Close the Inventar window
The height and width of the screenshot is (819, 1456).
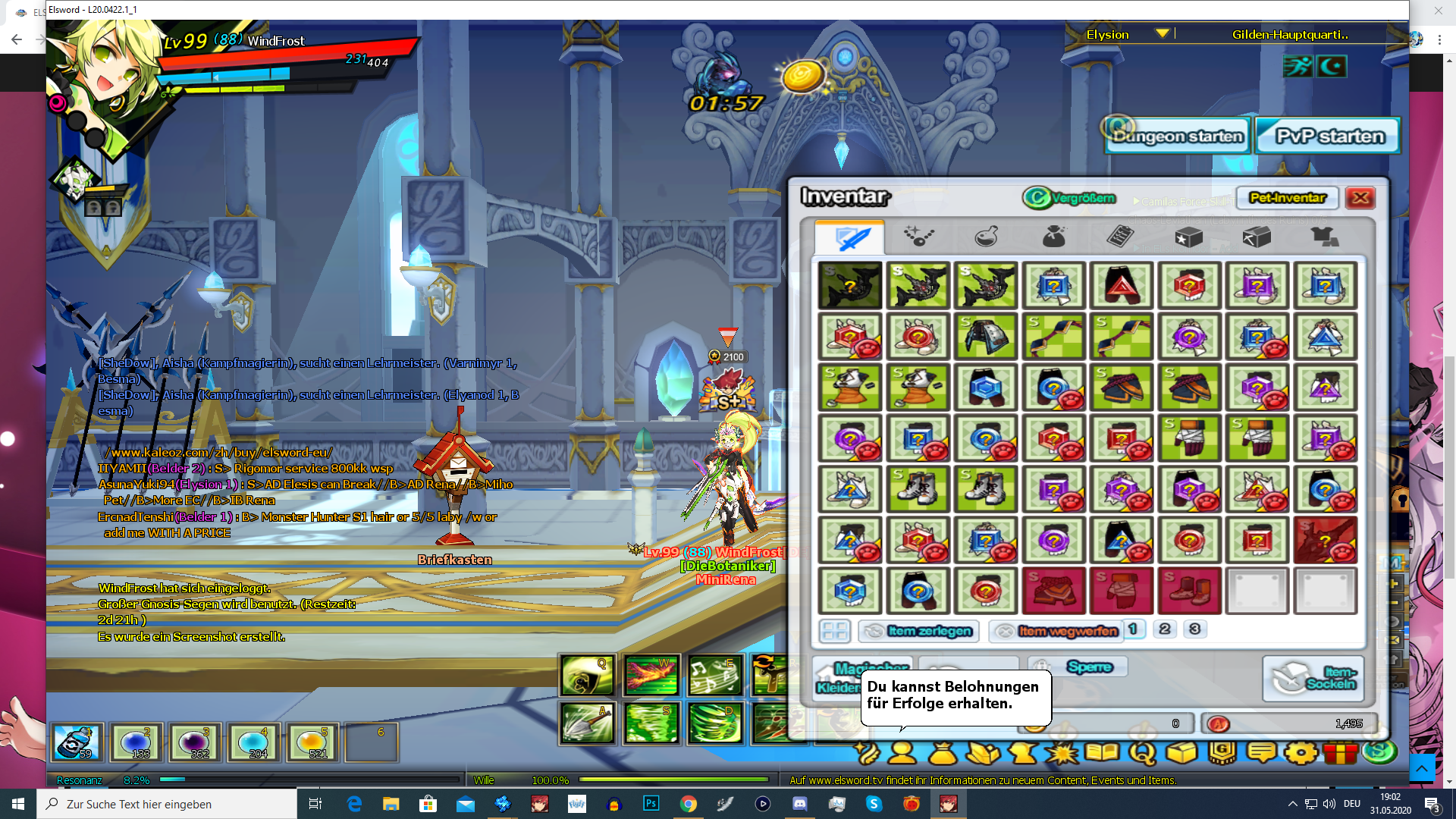coord(1360,198)
